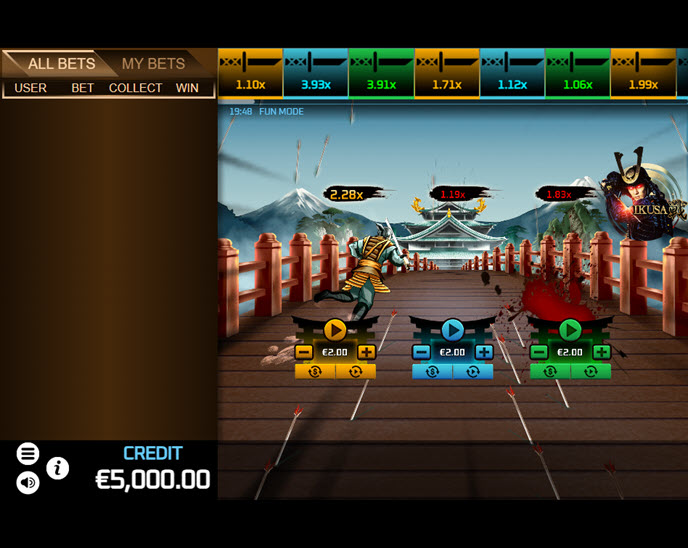
Task: Turn on green auto-bet repeat button
Action: (590, 371)
